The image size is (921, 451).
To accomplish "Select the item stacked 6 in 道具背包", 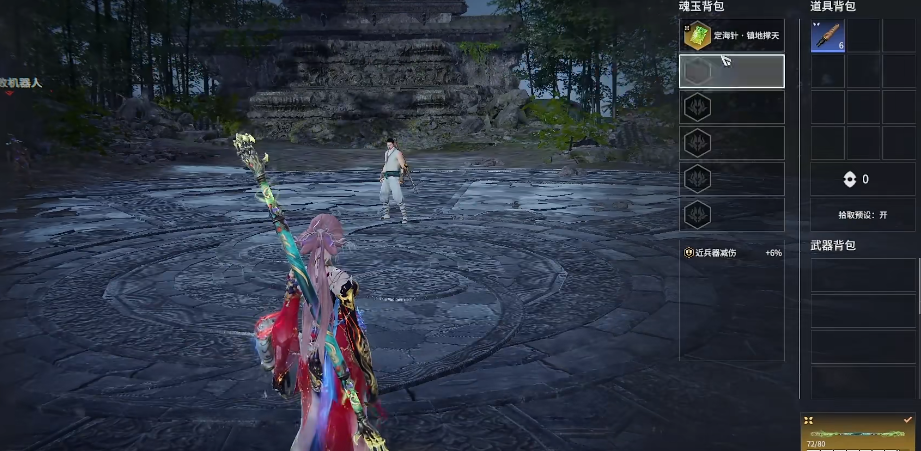I will [x=827, y=36].
